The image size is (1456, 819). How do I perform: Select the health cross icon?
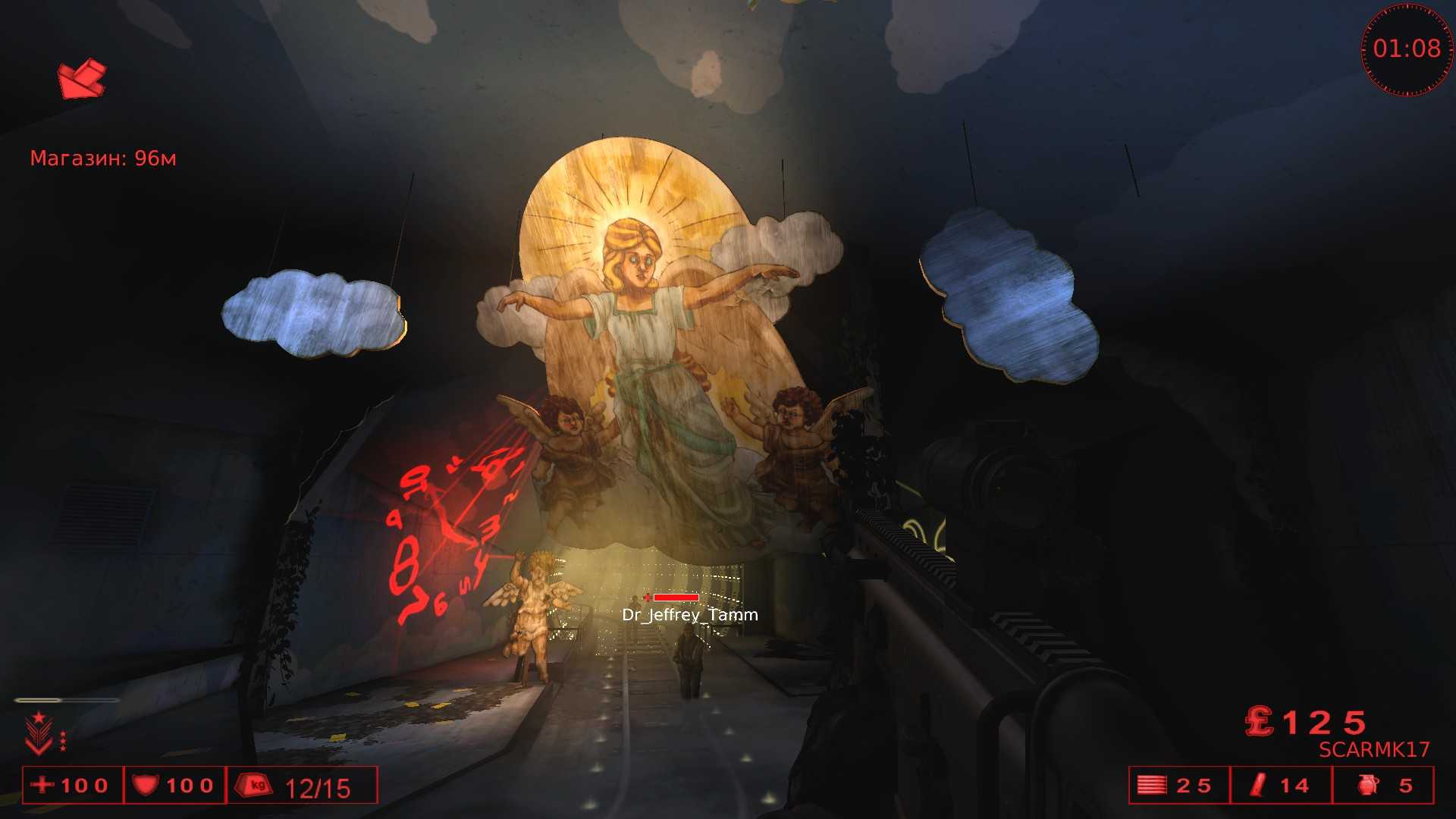coord(42,786)
